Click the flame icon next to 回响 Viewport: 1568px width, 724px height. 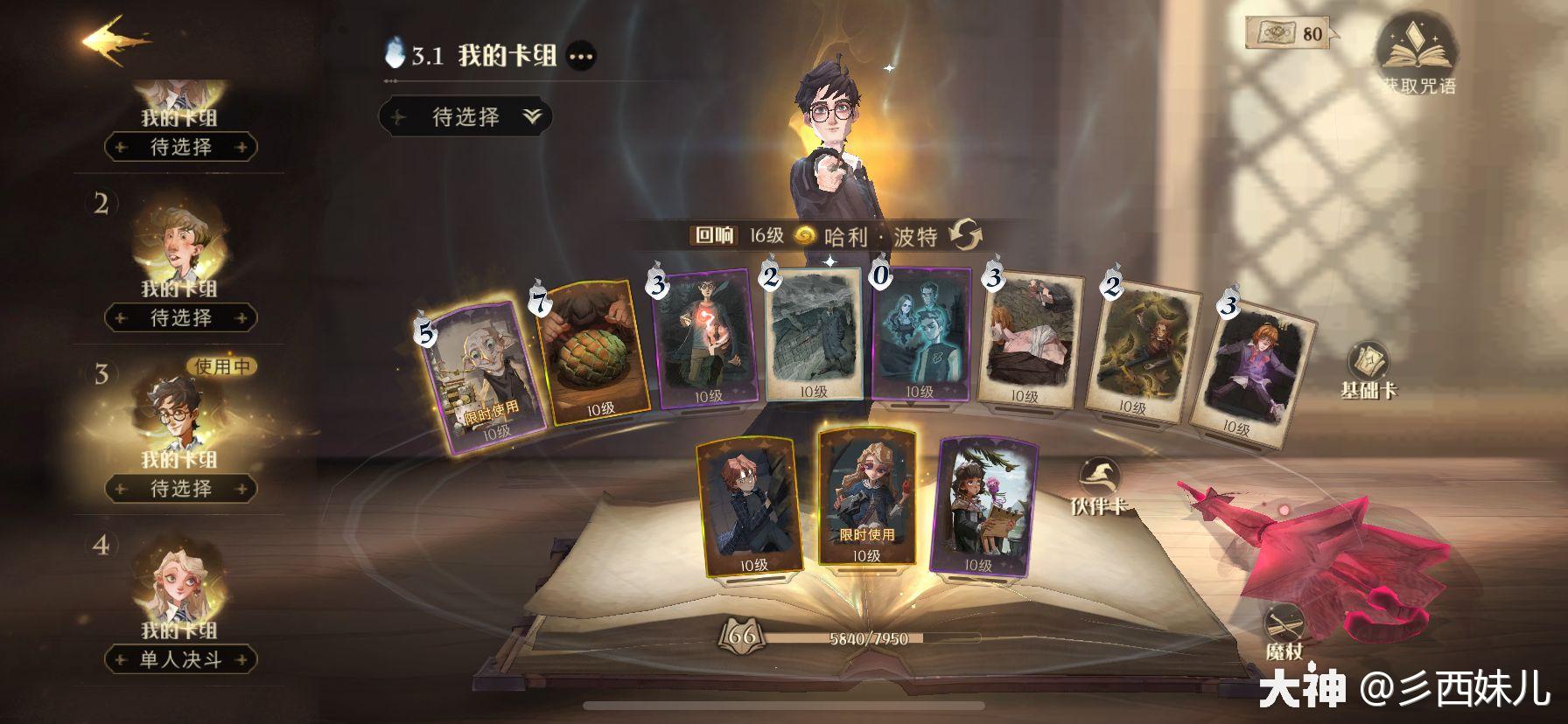[x=806, y=236]
